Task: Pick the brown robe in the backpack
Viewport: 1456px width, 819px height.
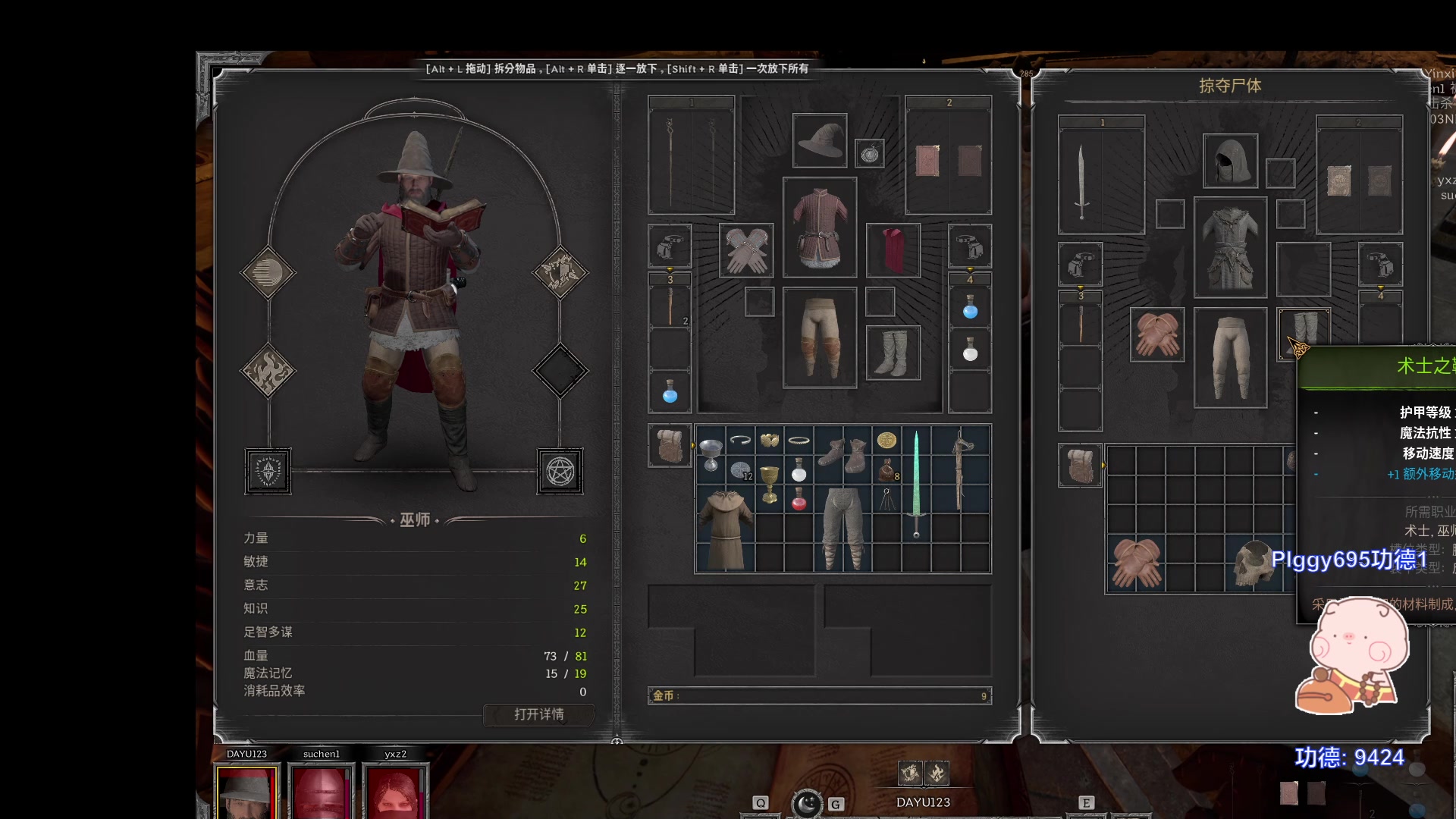Action: click(x=725, y=529)
